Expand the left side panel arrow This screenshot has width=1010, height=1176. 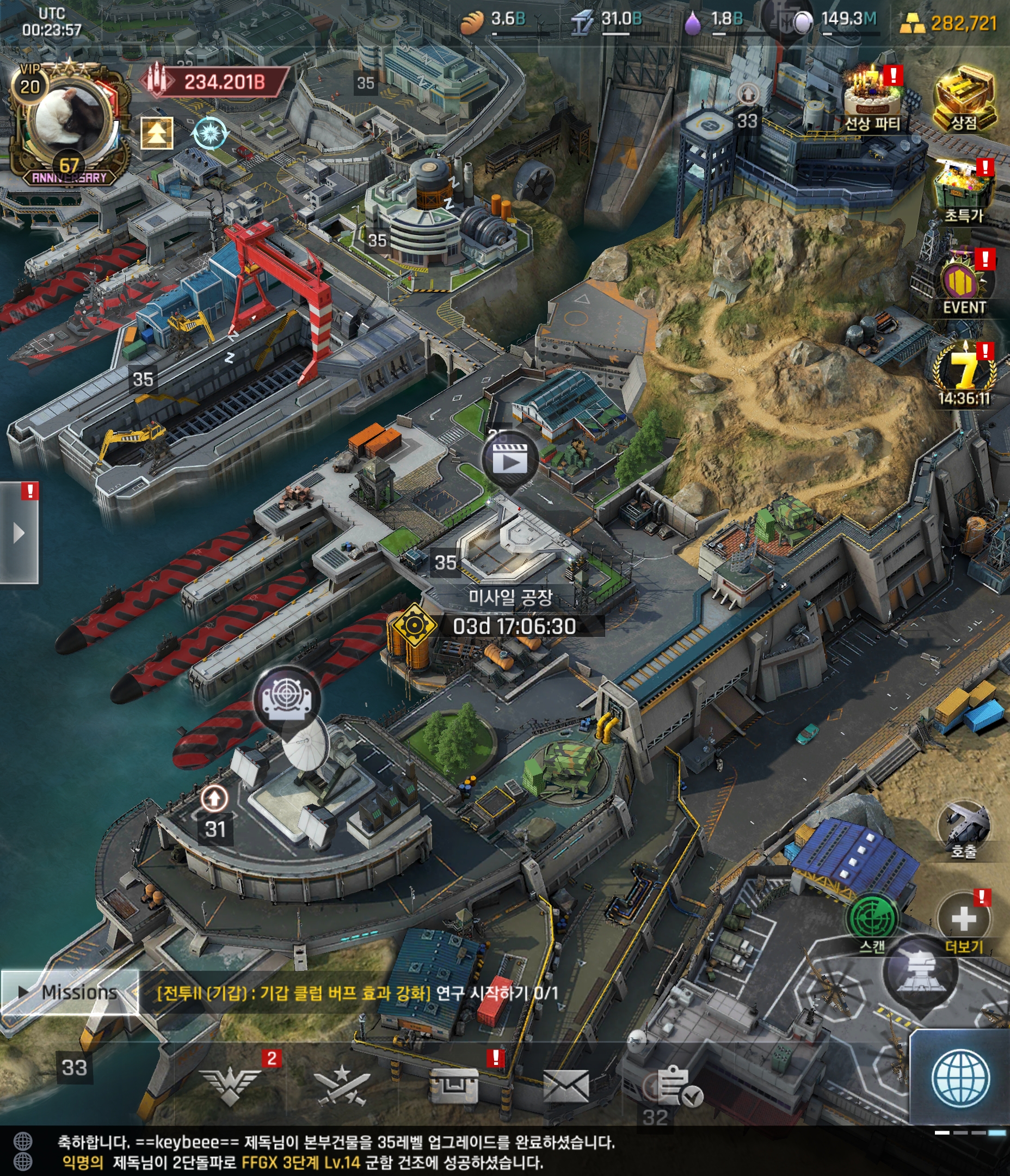tap(19, 533)
